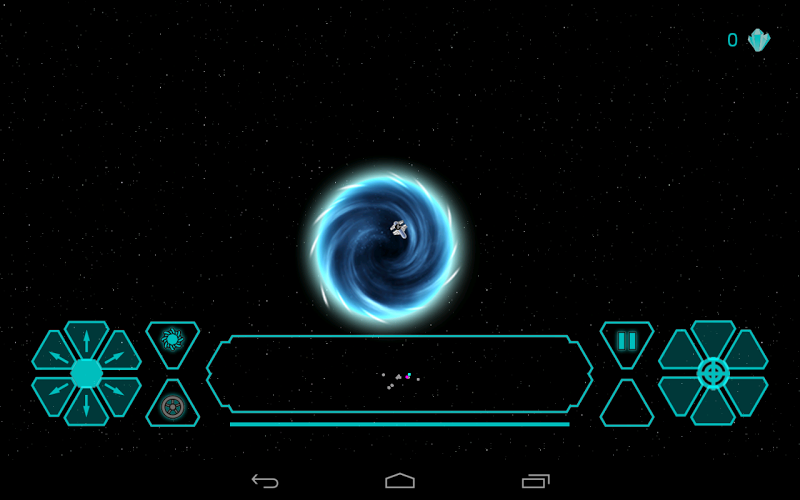
Task: Go back with Android back button
Action: tap(265, 481)
